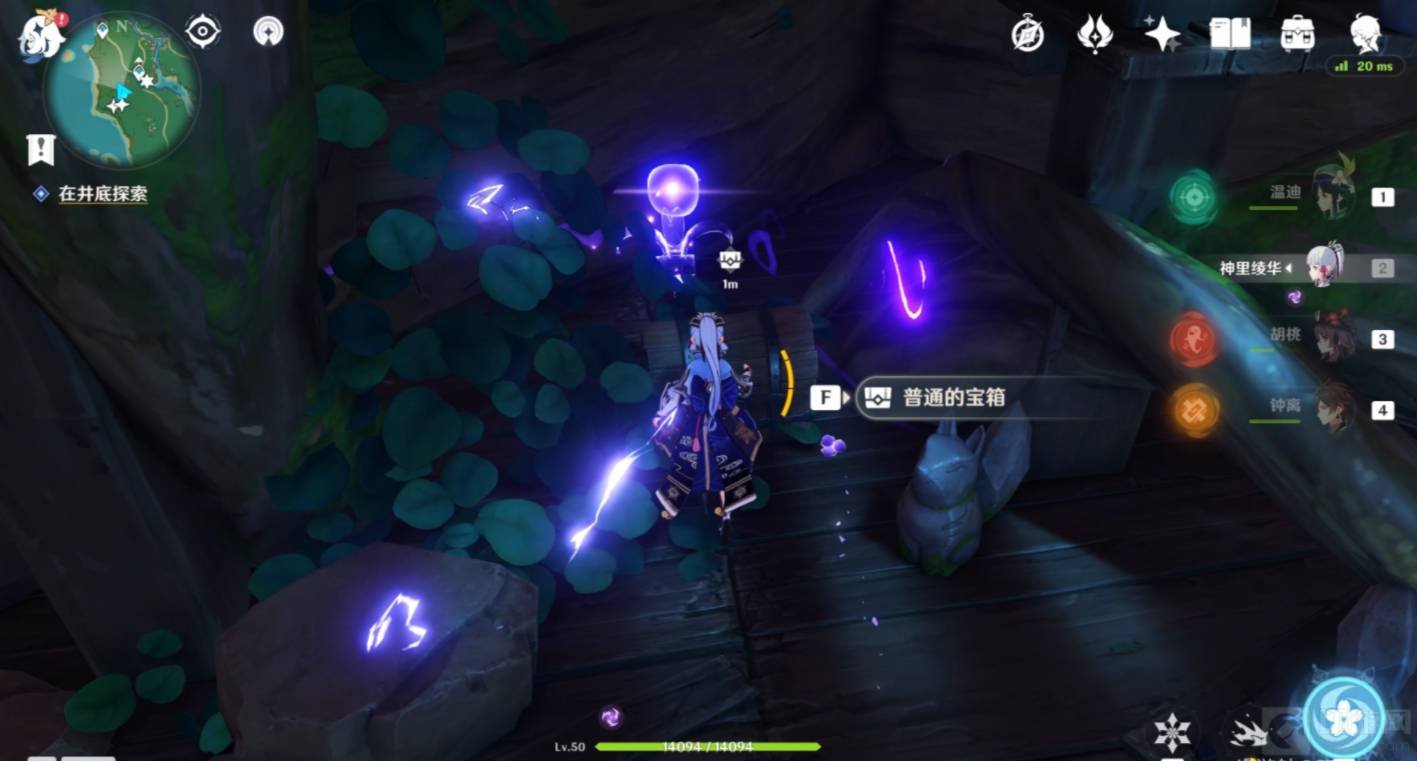
Task: Activate the eye-shaped elemental sight icon
Action: pos(203,32)
